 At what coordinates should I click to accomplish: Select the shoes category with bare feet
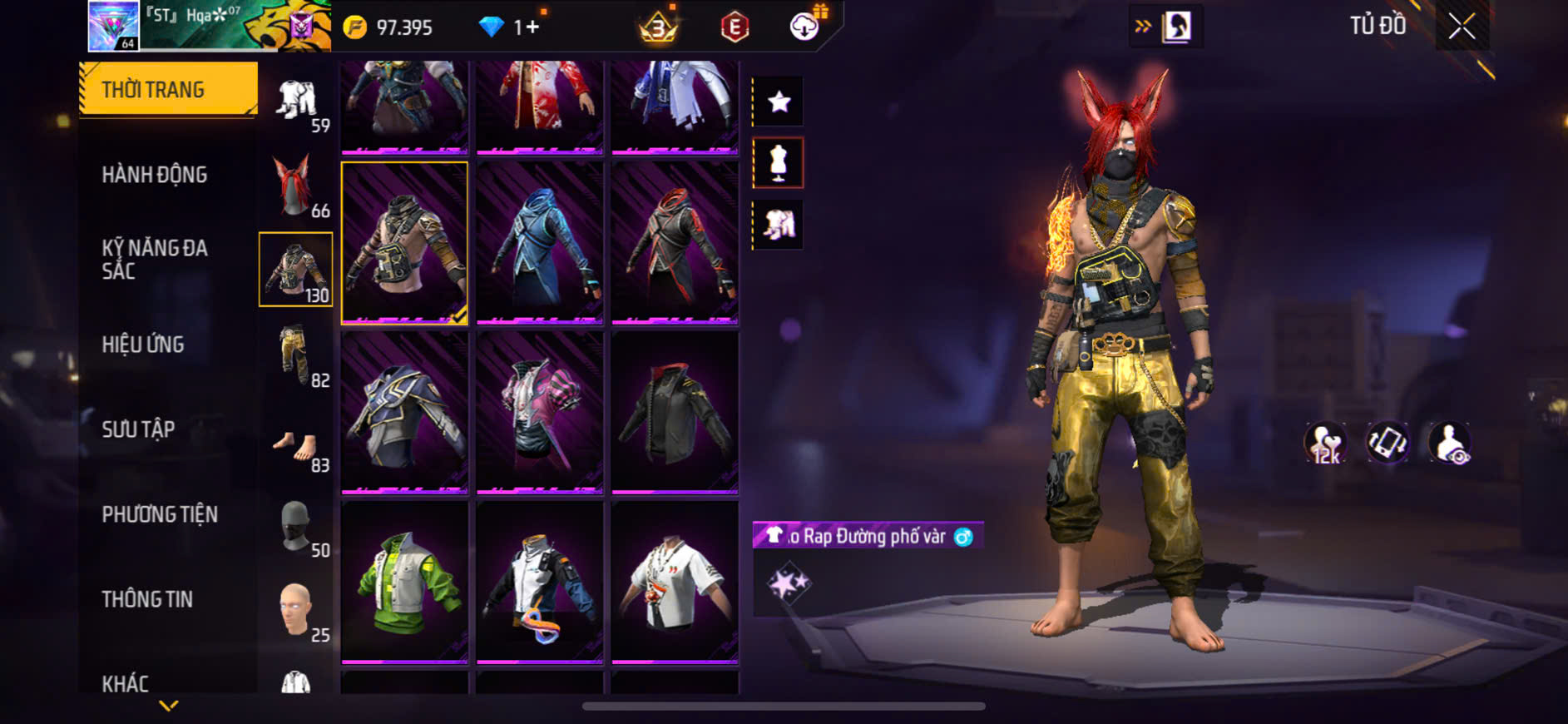296,448
